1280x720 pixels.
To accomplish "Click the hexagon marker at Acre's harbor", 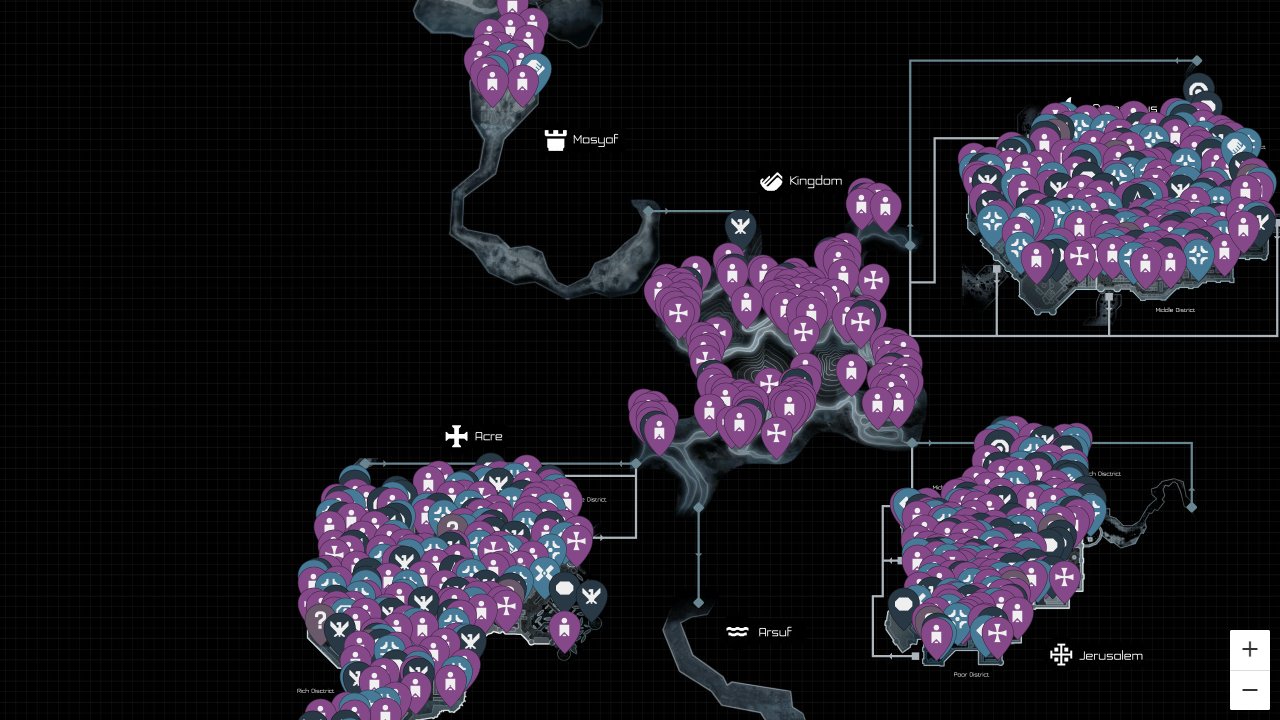I will 565,589.
